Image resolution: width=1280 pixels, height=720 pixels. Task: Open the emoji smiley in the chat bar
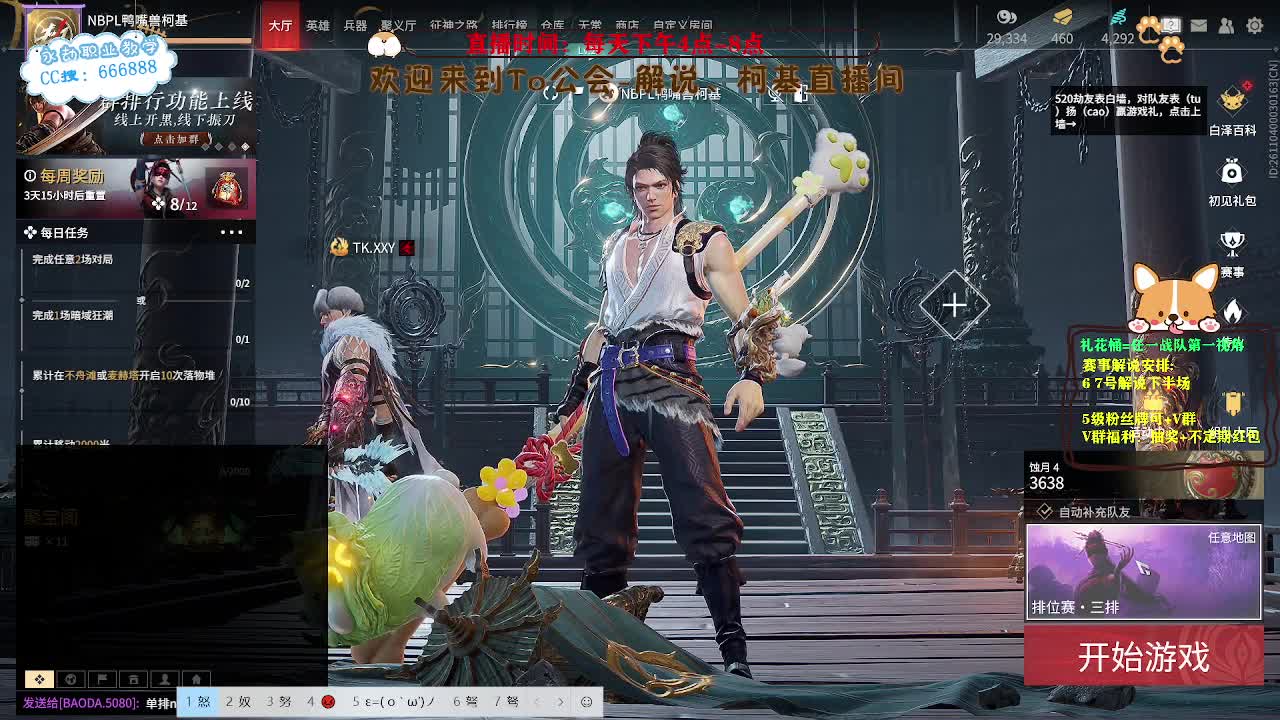tap(586, 702)
